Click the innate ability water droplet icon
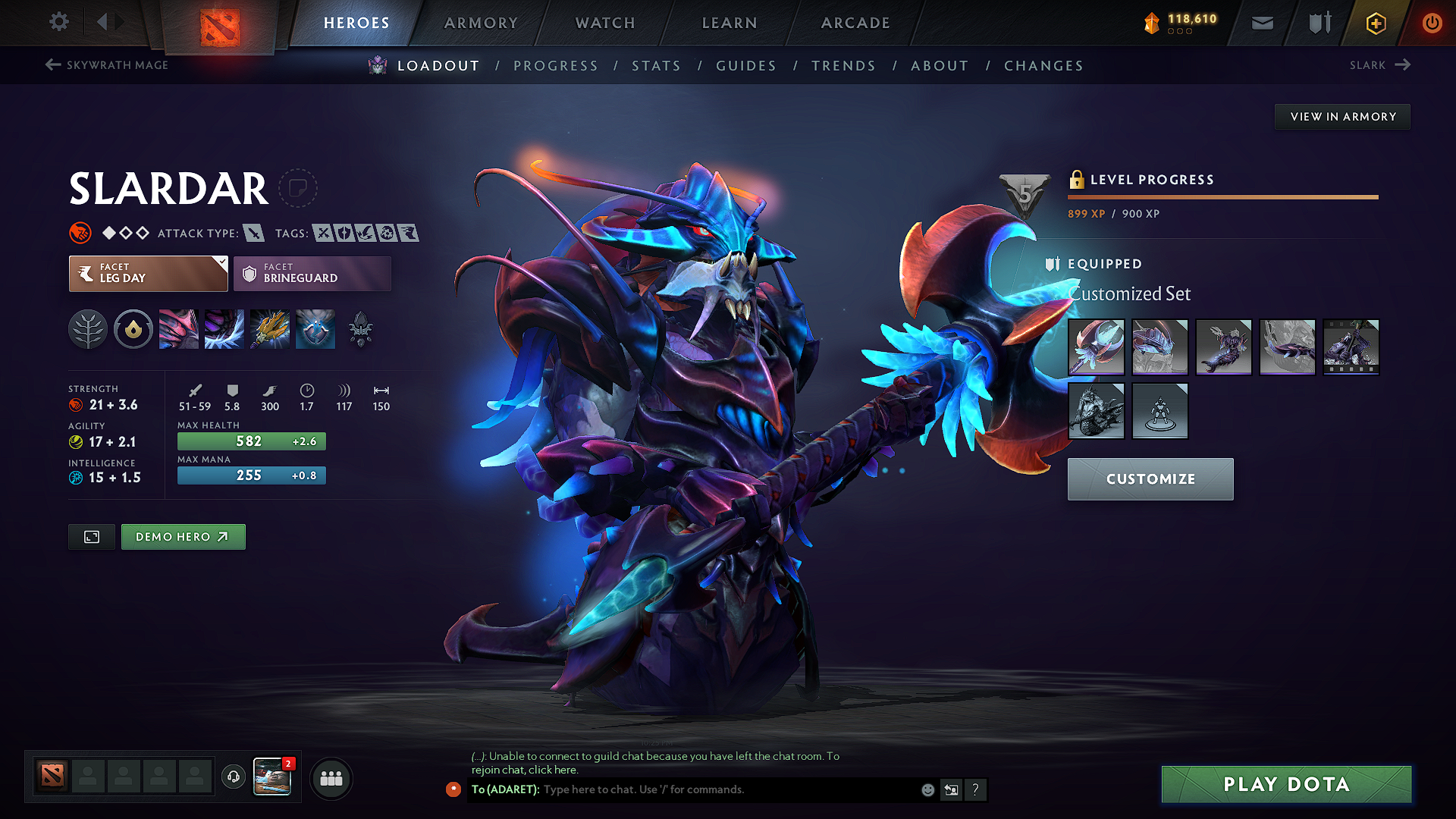Image resolution: width=1456 pixels, height=819 pixels. coord(133,329)
